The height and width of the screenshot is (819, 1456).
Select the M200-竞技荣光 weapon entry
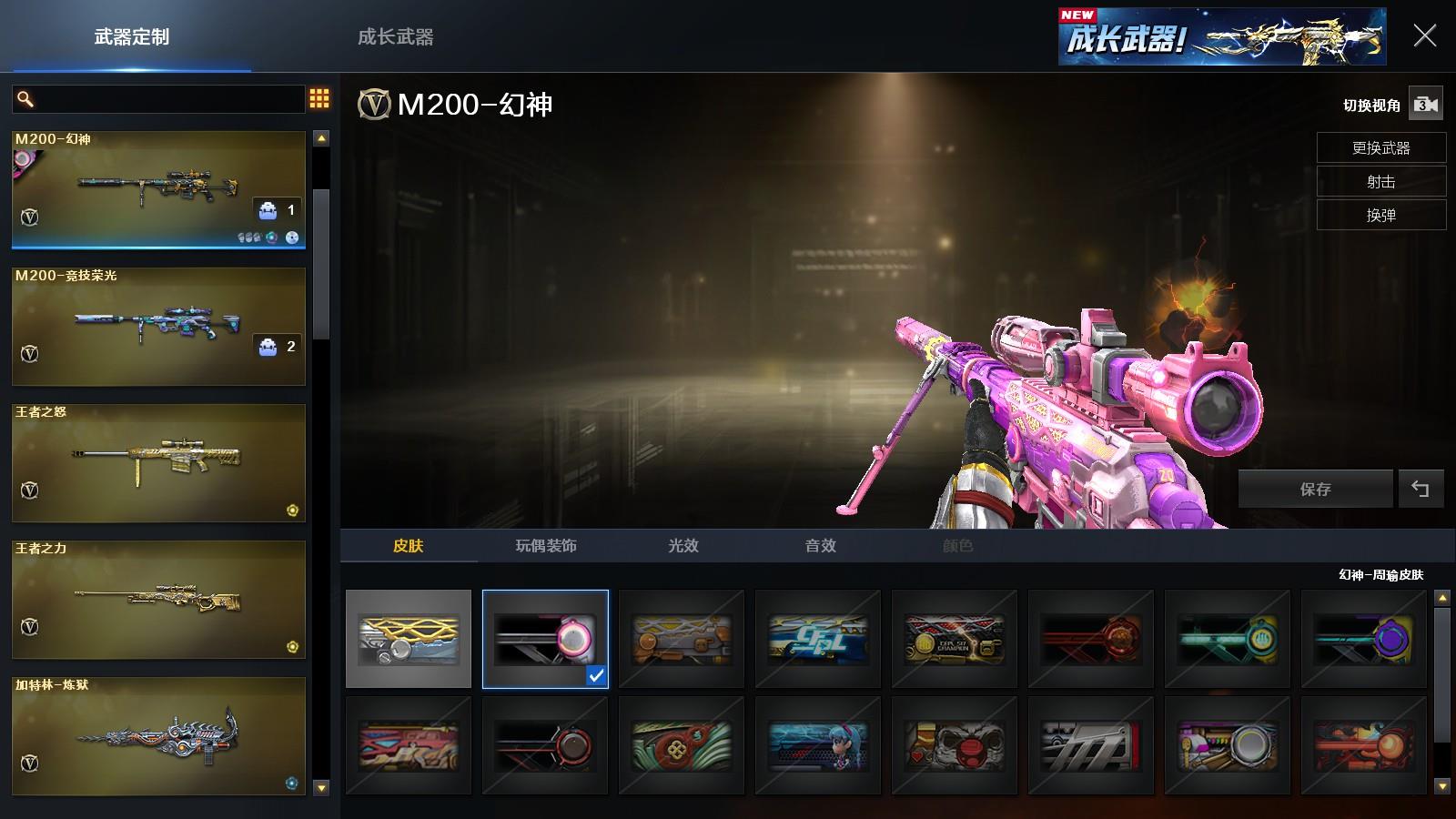point(158,326)
